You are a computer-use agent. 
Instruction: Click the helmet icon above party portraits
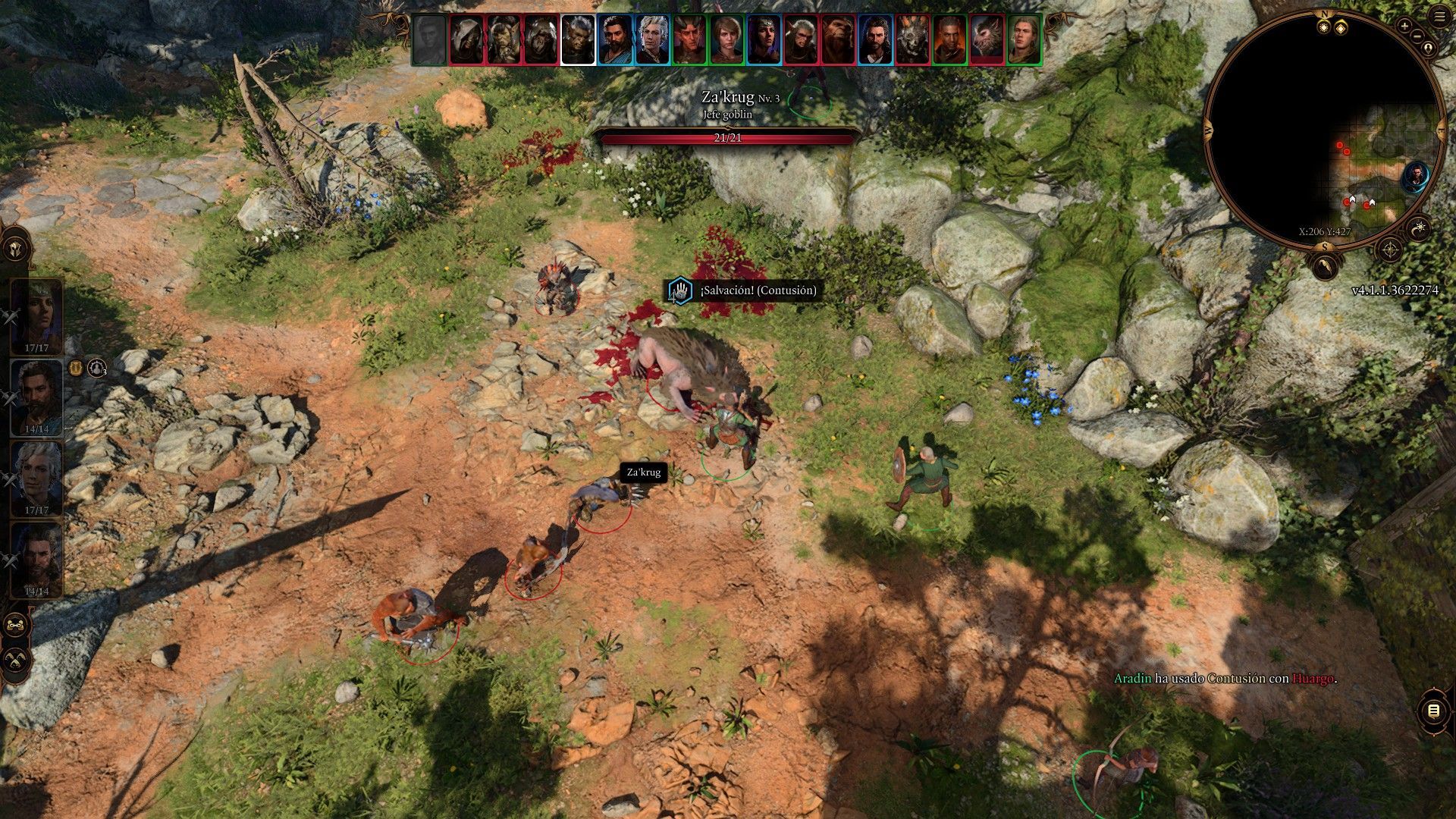(x=17, y=249)
